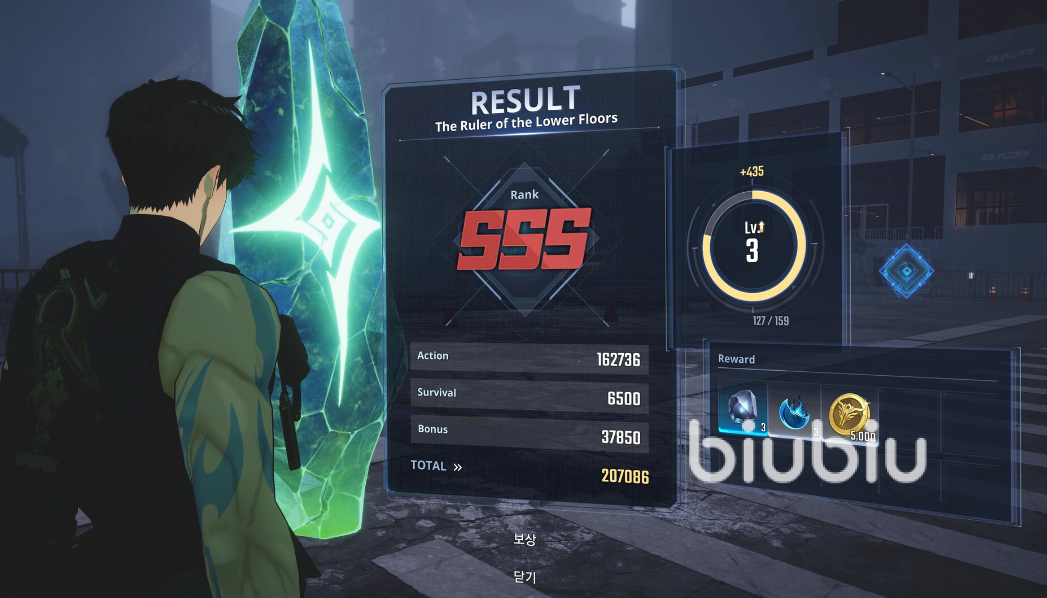Image resolution: width=1047 pixels, height=598 pixels.
Task: Select the 보상 (Reward) option
Action: point(525,540)
